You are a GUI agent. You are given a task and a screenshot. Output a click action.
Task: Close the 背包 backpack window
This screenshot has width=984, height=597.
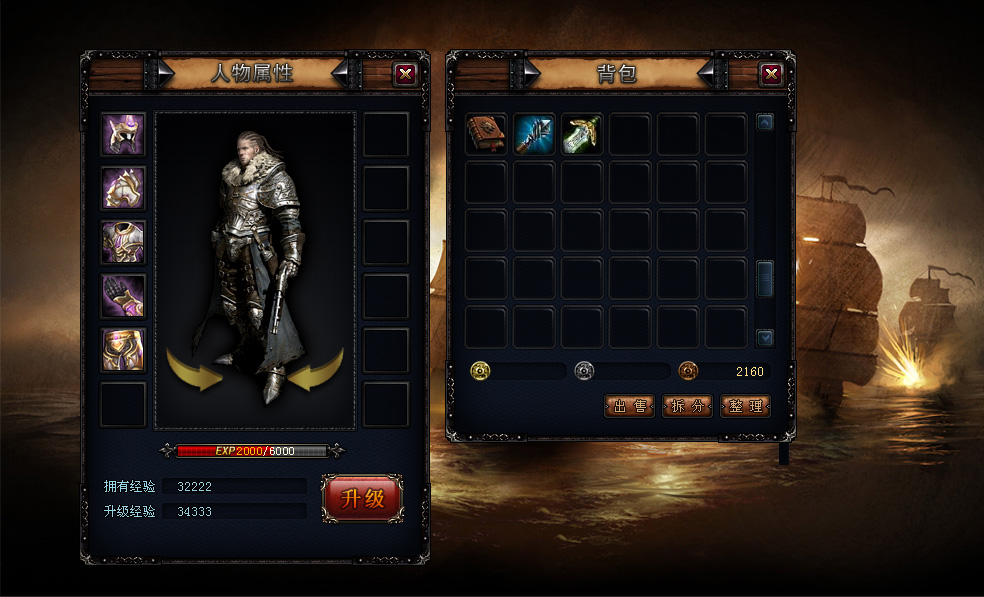click(771, 74)
